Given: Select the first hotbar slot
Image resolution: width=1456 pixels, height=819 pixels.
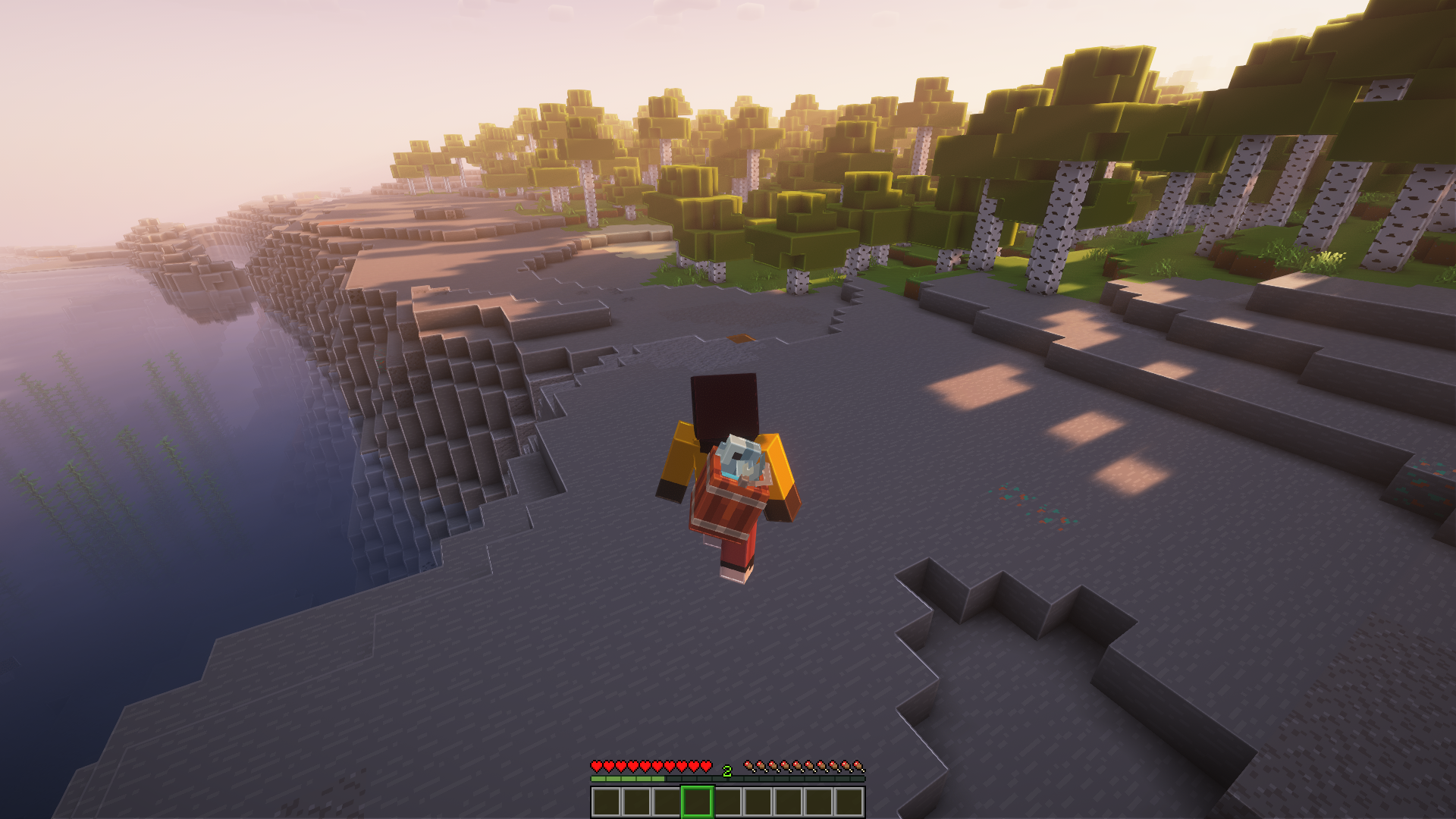Looking at the screenshot, I should 607,802.
